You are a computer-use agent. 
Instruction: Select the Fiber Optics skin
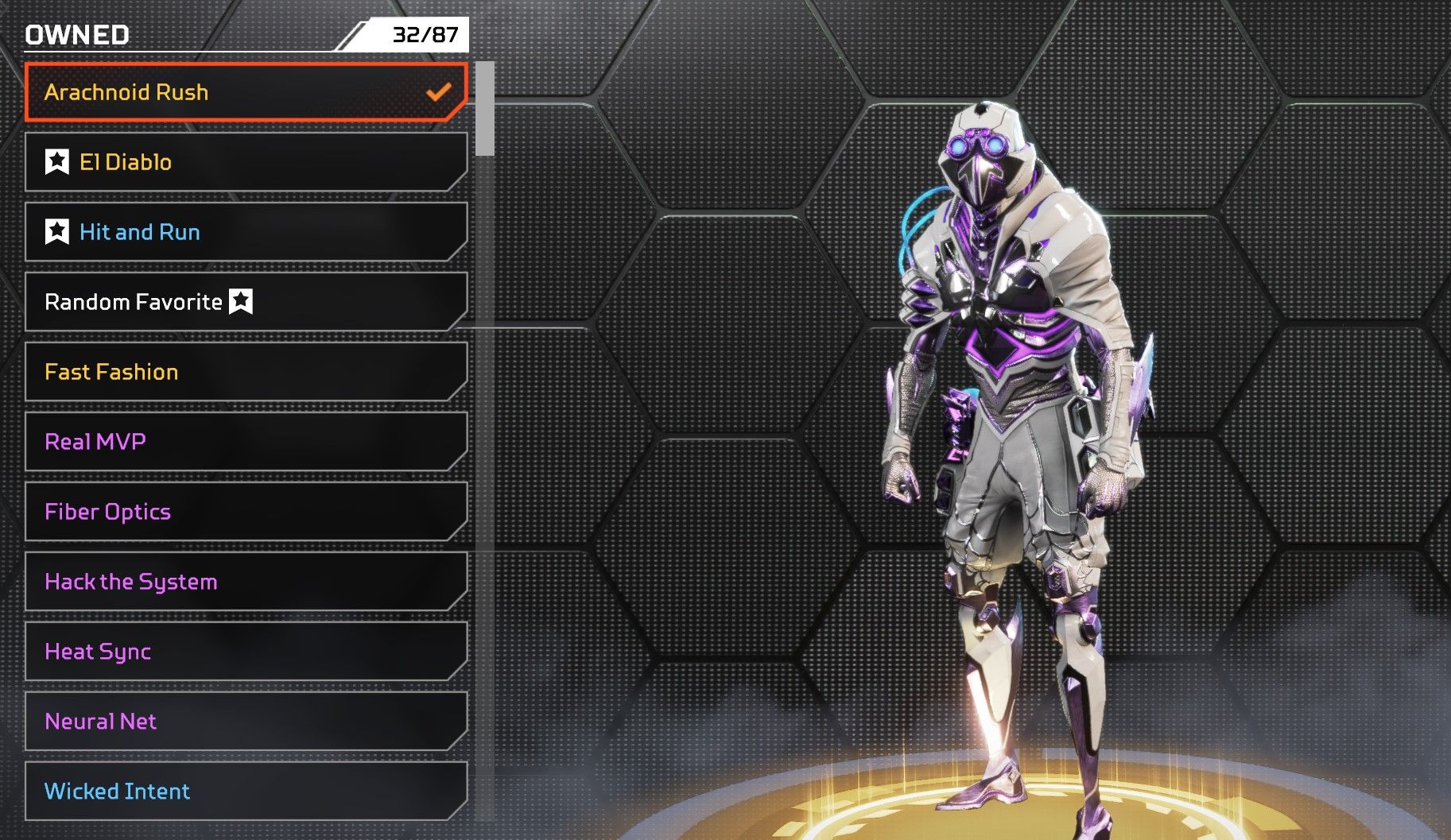point(245,512)
